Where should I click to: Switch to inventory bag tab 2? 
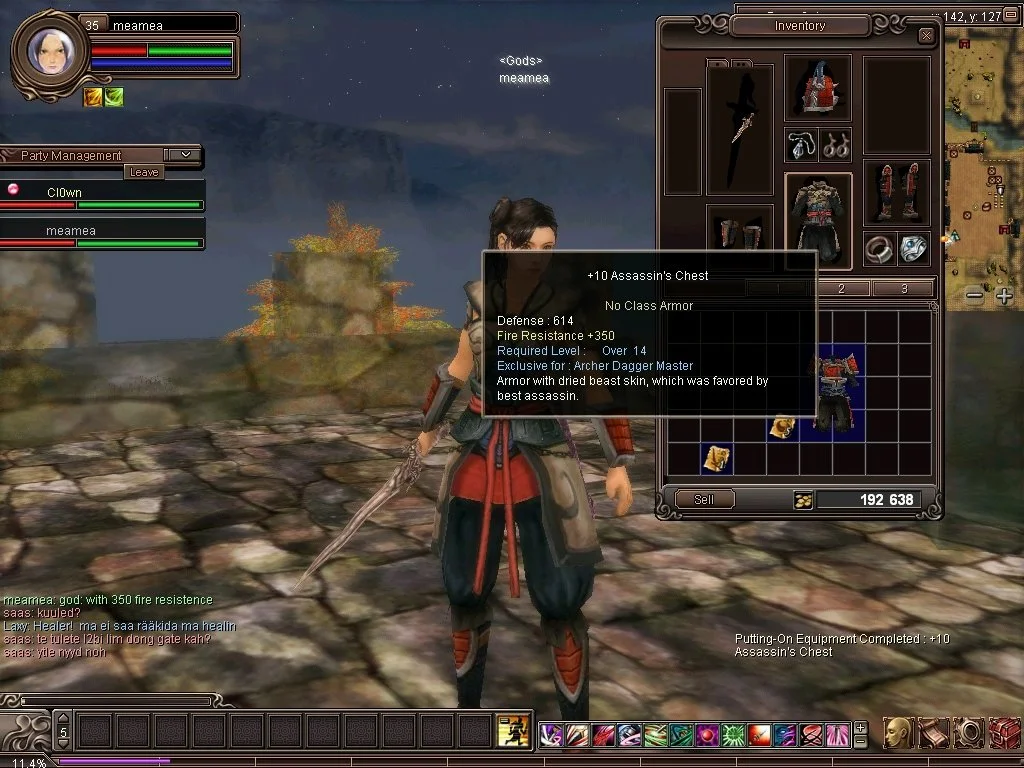(x=840, y=289)
